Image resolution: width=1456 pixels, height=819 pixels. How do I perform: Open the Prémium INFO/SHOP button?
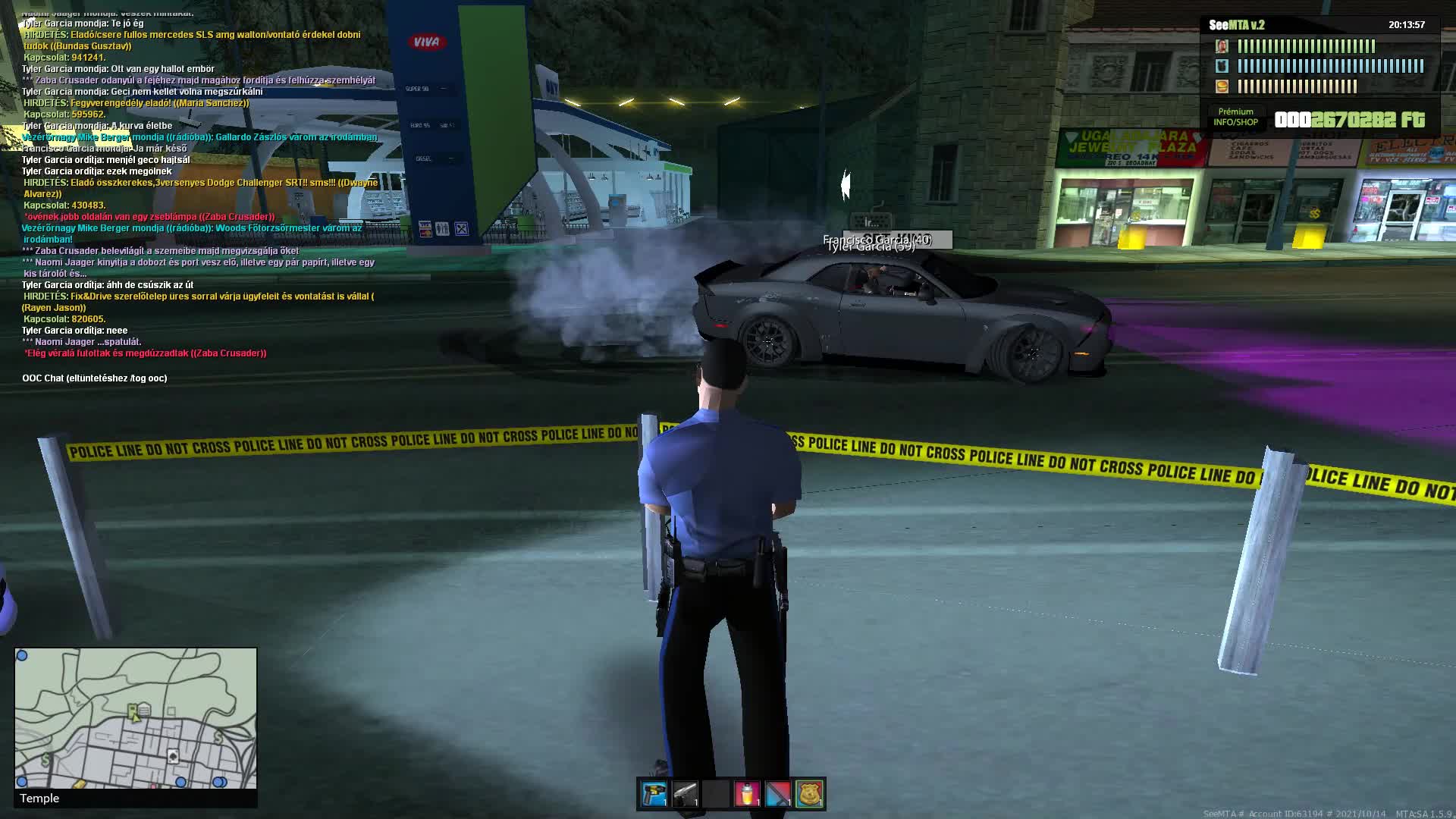pos(1235,117)
